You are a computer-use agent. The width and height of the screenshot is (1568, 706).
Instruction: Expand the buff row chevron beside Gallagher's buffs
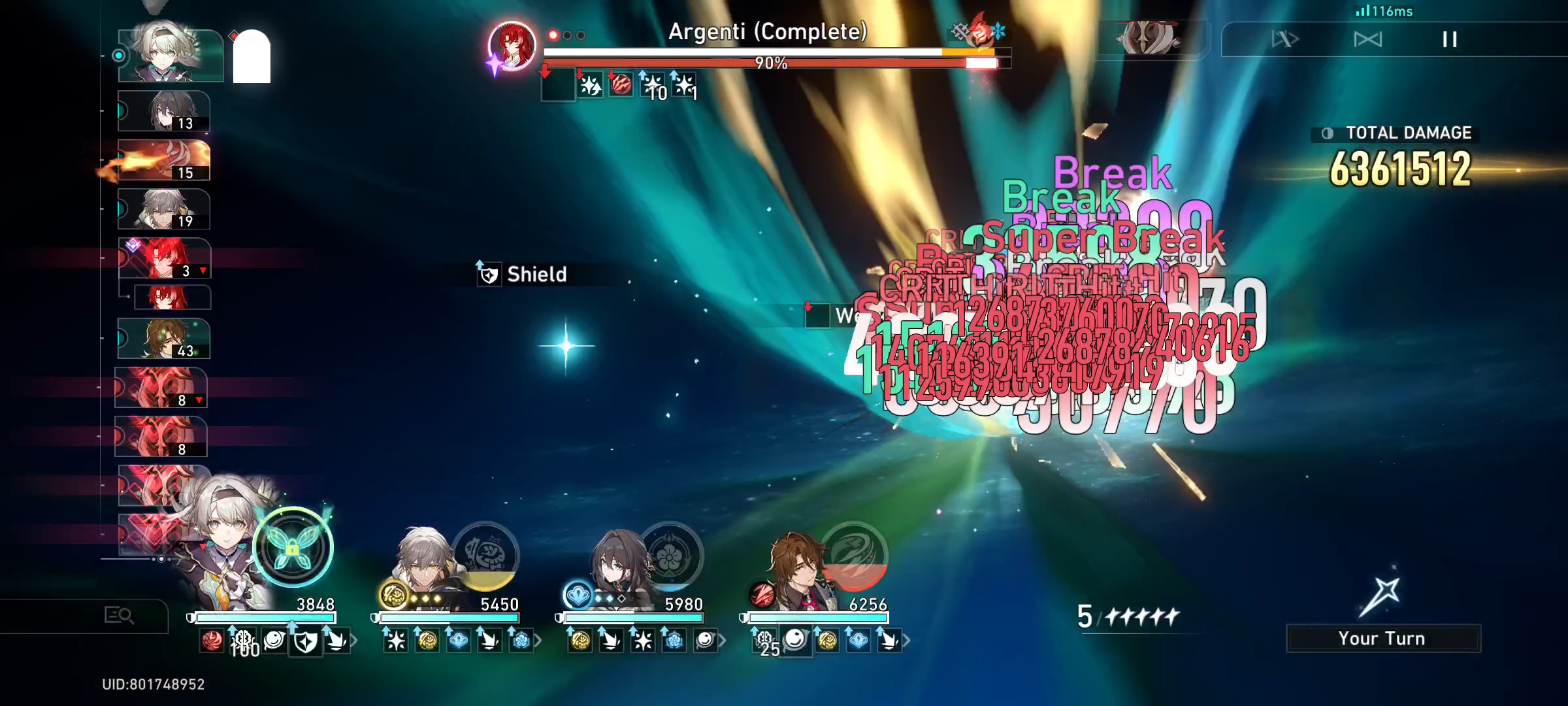906,640
